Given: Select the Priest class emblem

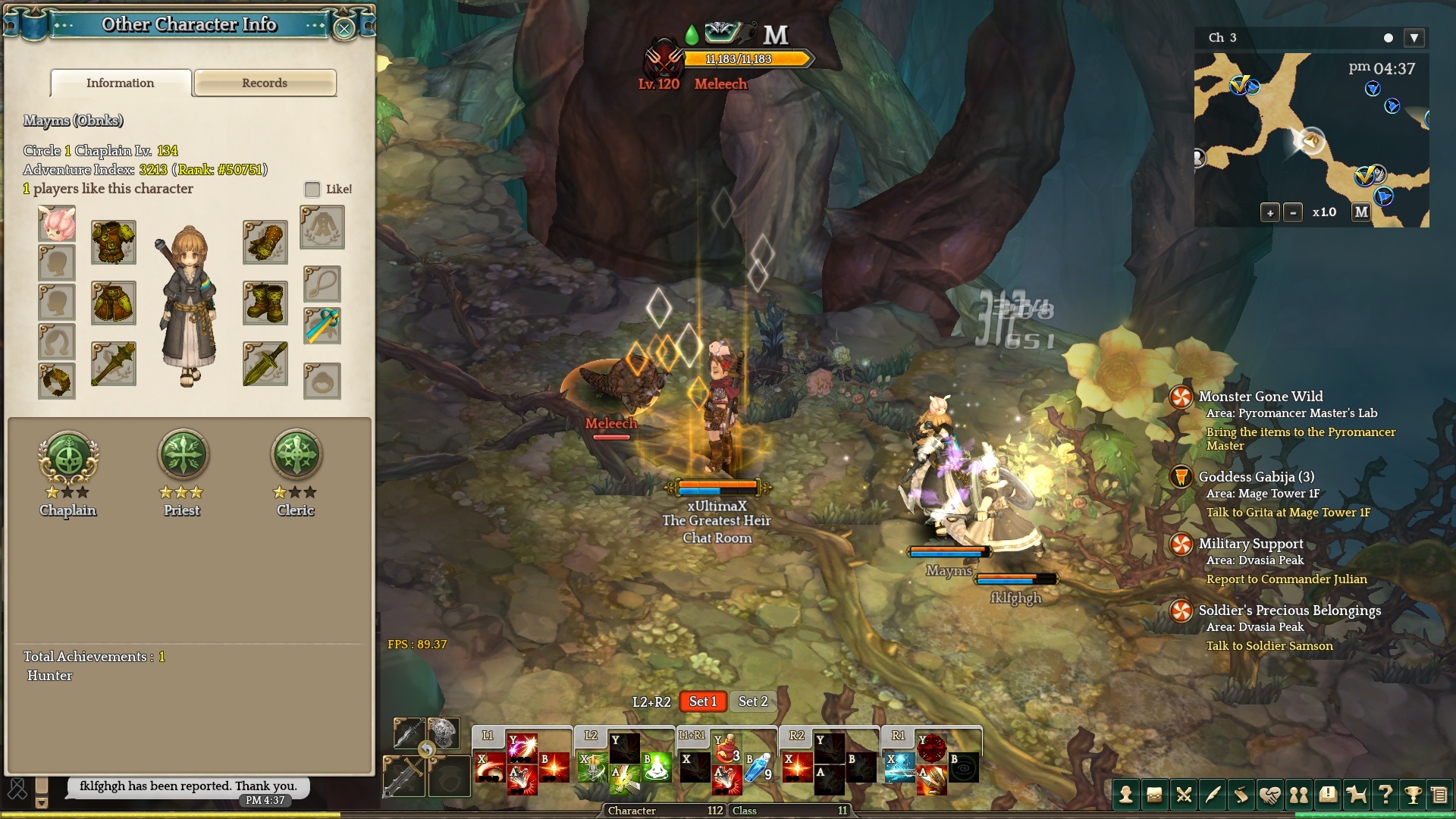Looking at the screenshot, I should click(182, 457).
